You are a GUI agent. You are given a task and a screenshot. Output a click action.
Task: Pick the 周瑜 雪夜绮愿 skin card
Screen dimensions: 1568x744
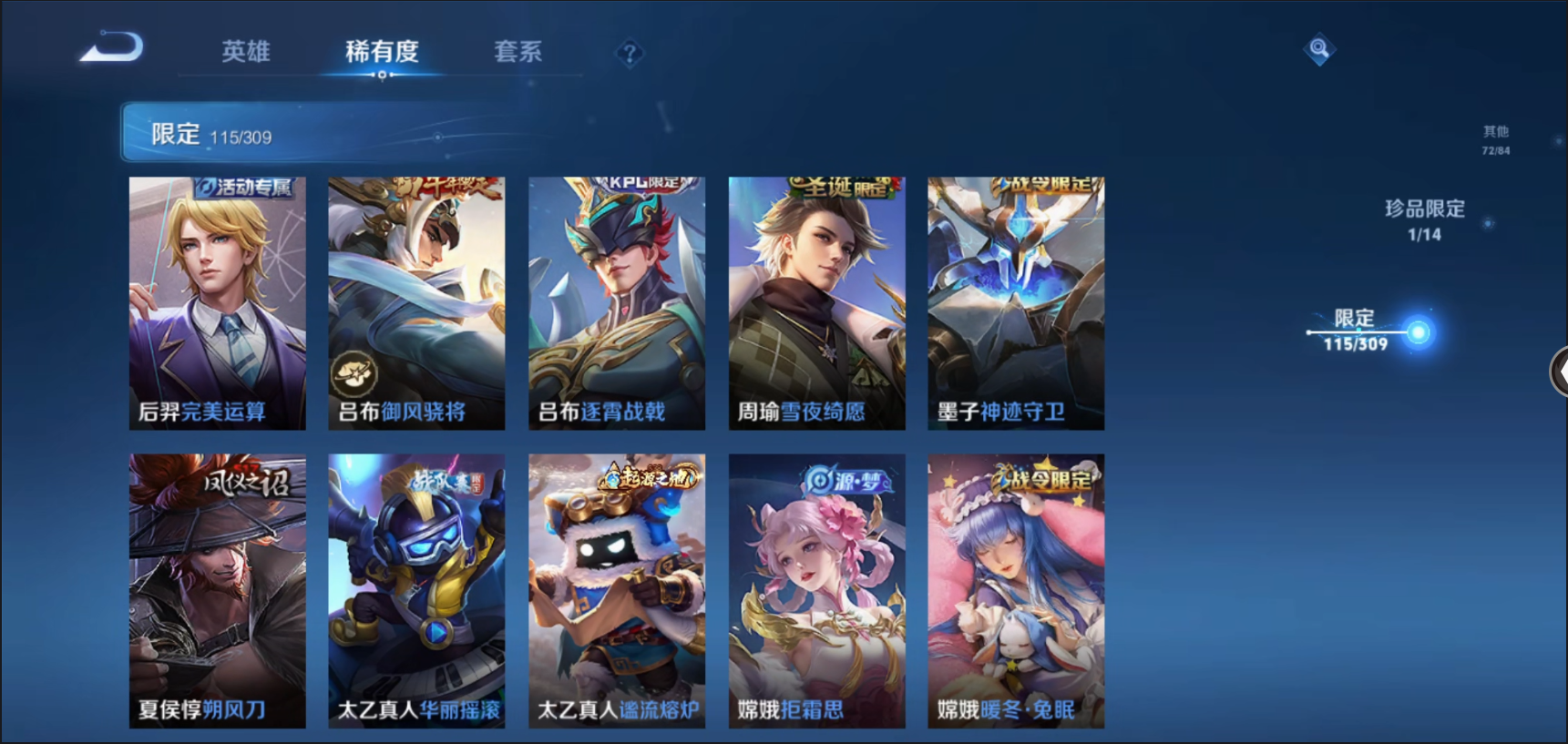[816, 303]
